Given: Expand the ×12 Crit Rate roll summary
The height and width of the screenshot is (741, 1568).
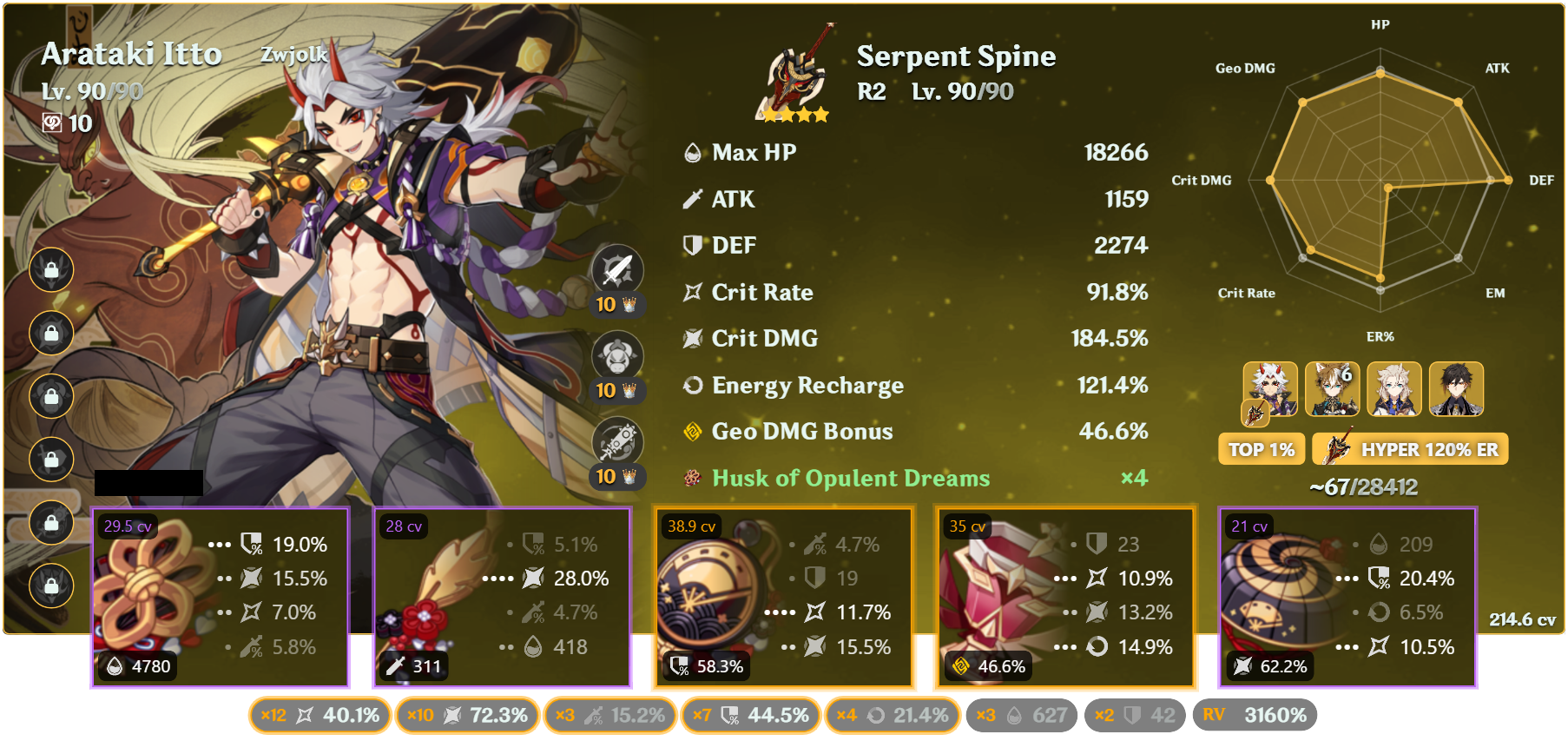Looking at the screenshot, I should [x=319, y=716].
